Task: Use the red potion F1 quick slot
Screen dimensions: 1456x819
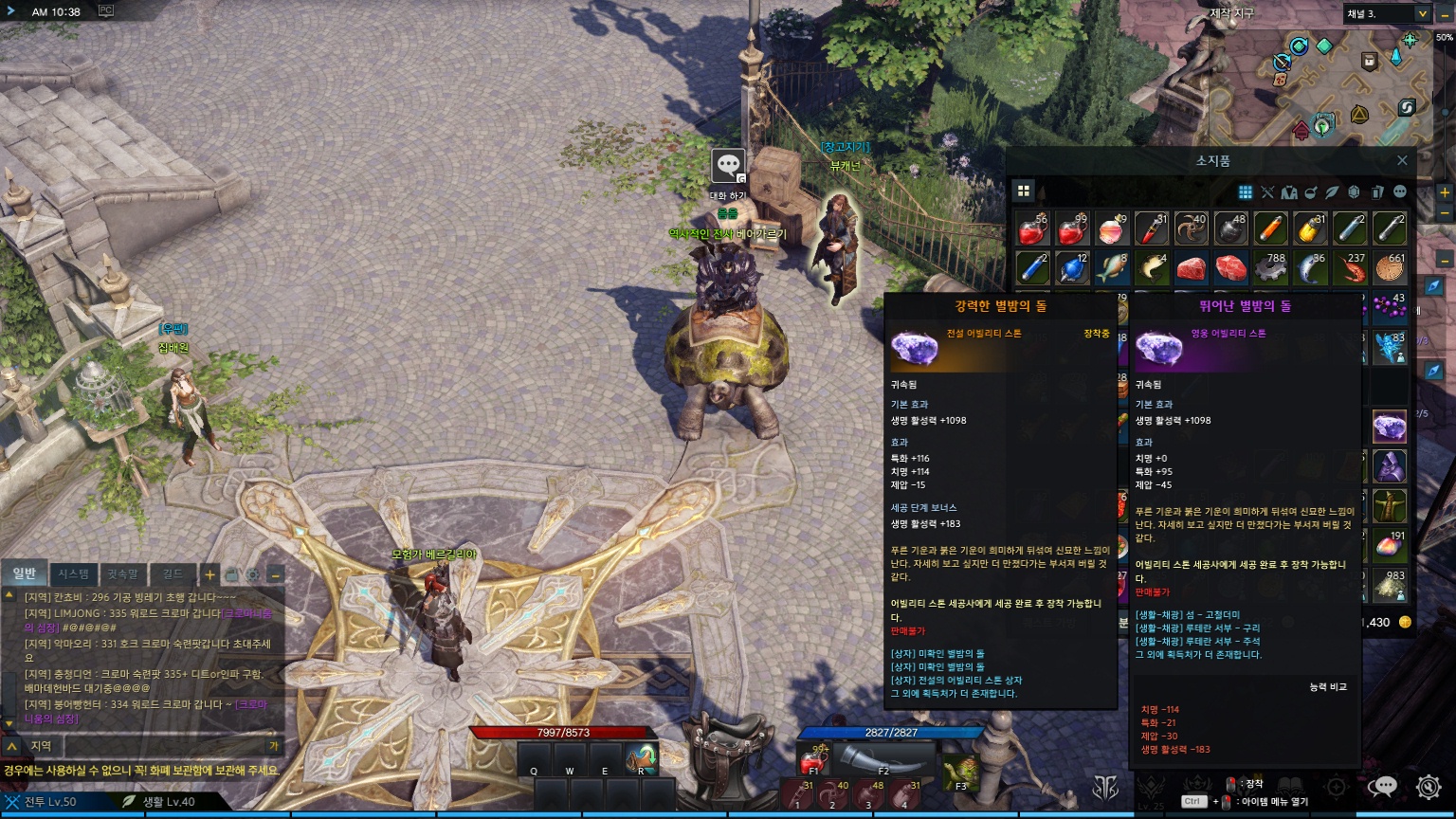Action: click(812, 761)
